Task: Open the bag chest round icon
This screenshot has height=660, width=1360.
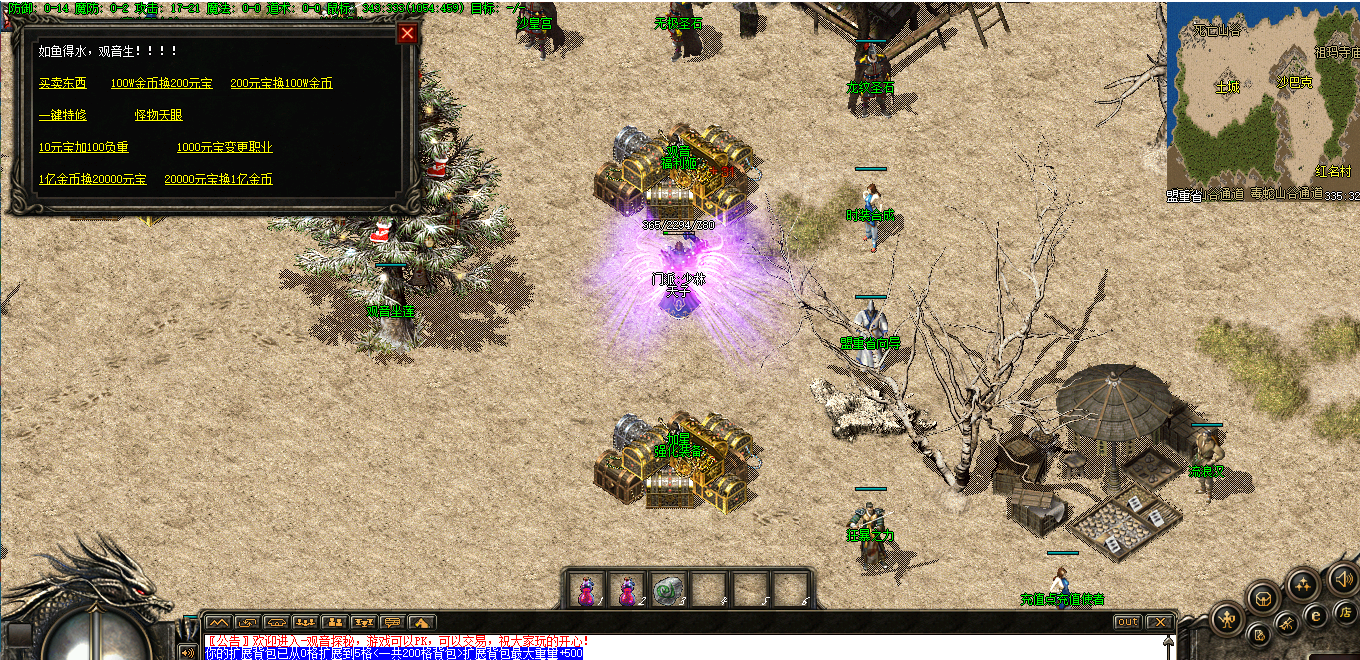Action: [1265, 598]
